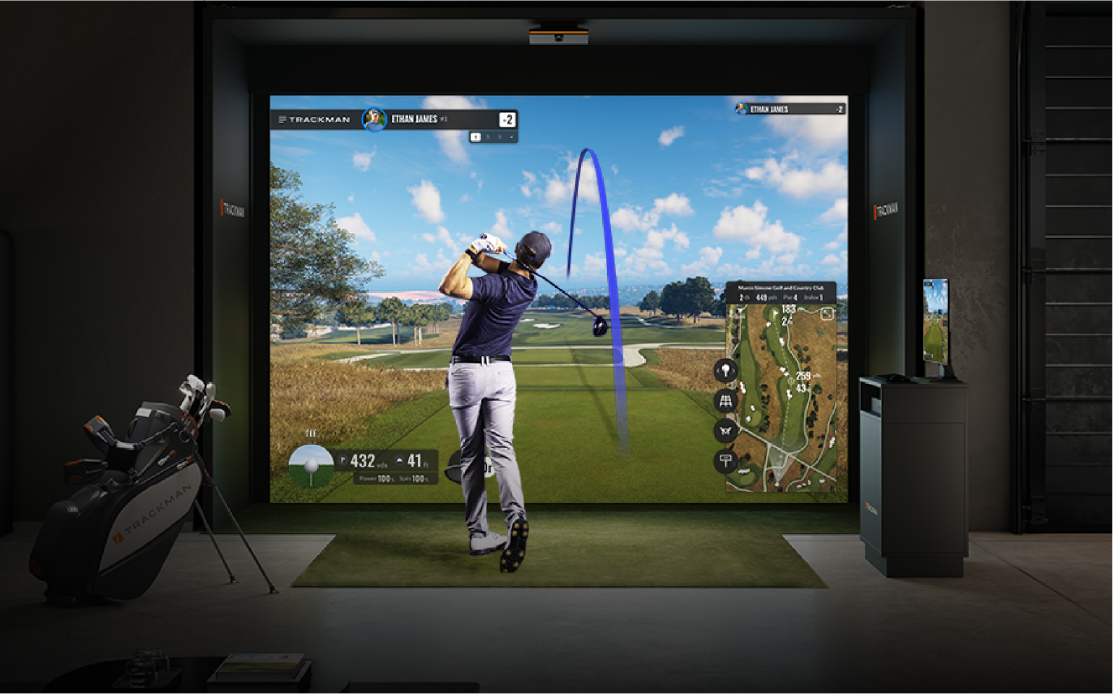1113x694 pixels.
Task: Click the golf ball icon beside the minimap
Action: pos(725,370)
